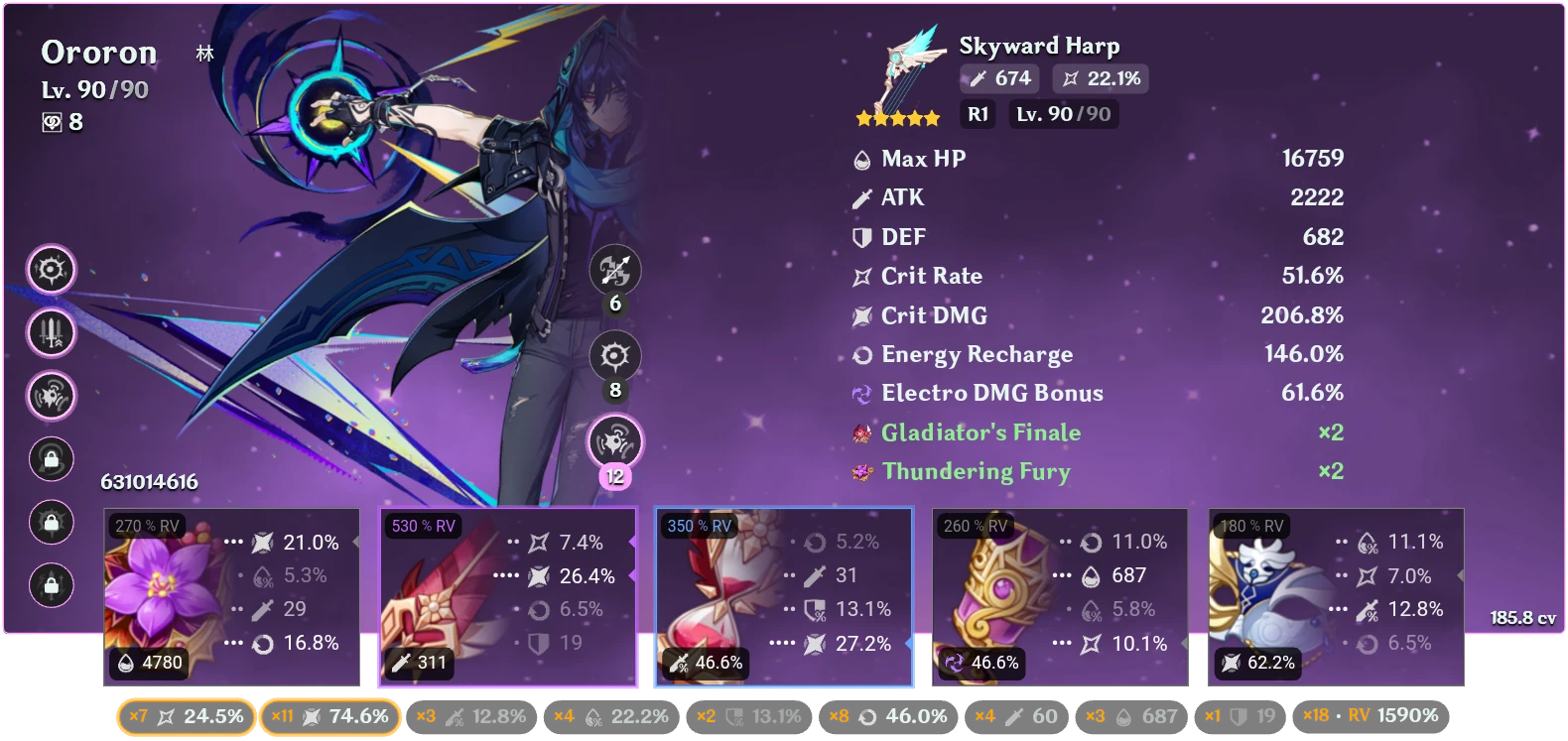Toggle the first locked constellation
The width and height of the screenshot is (1568, 741).
[x=52, y=459]
